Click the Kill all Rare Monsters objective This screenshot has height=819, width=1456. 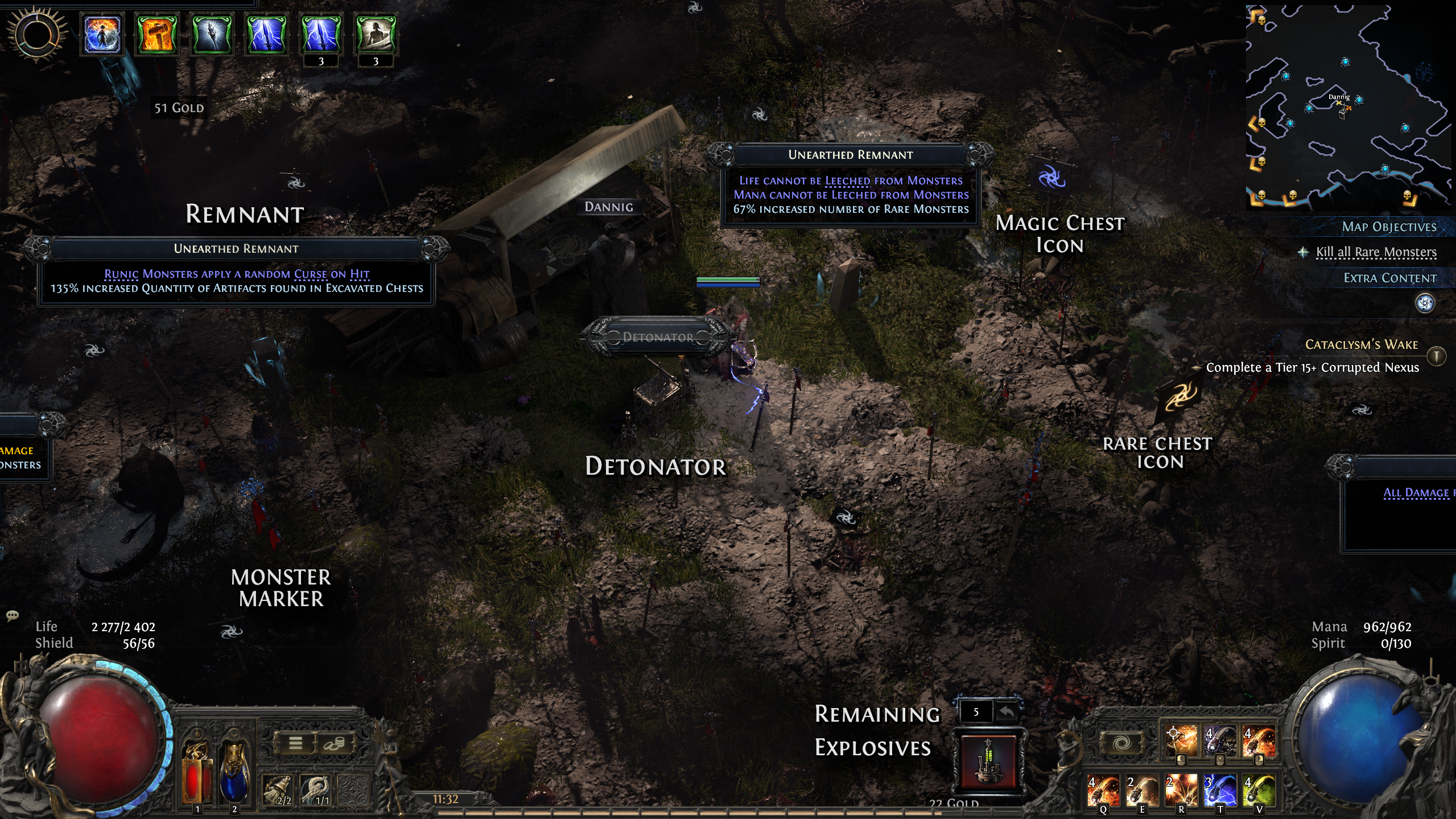[x=1376, y=252]
